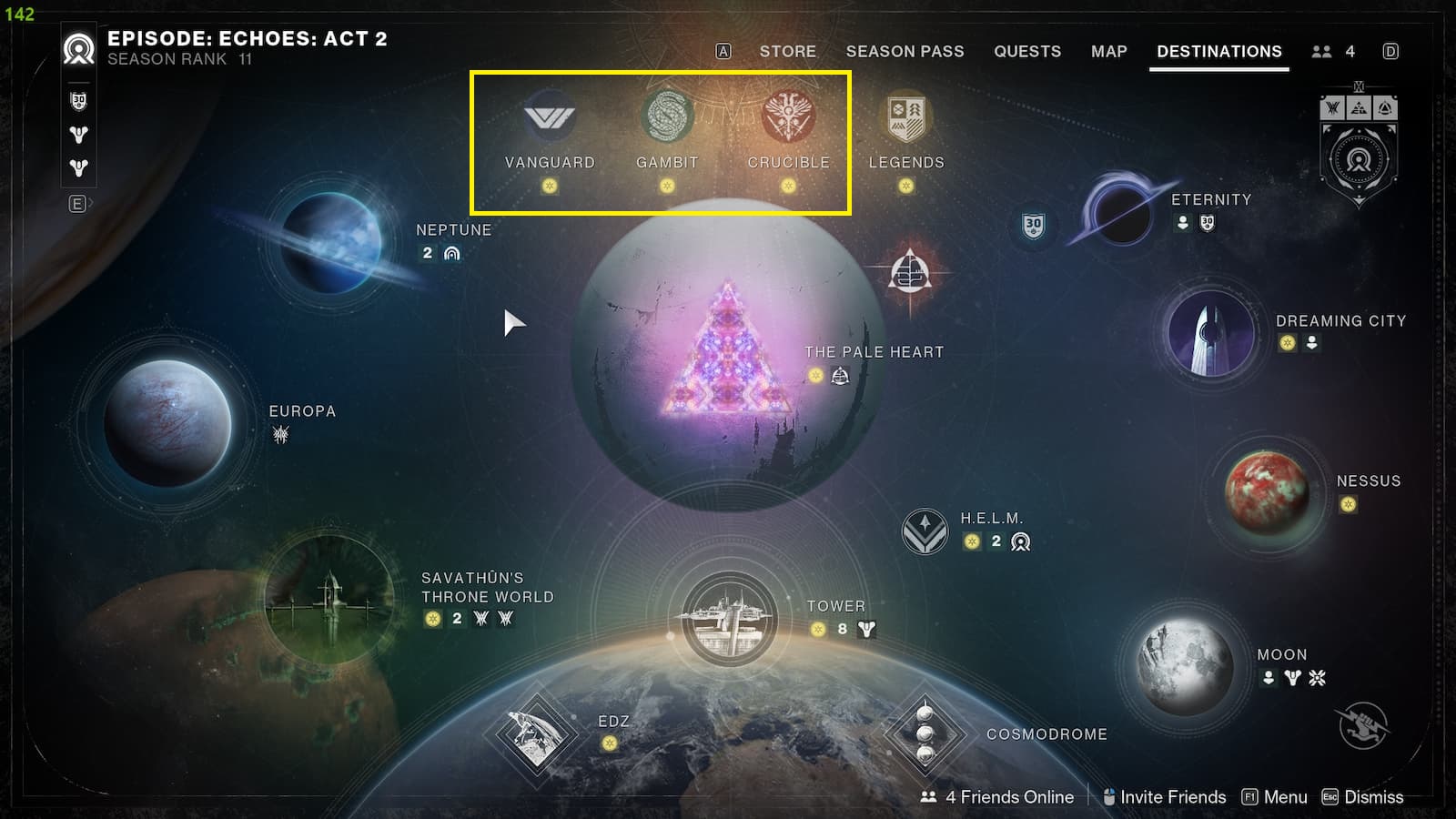Screen dimensions: 1456x819
Task: Open the Season Pass tab
Action: point(904,52)
